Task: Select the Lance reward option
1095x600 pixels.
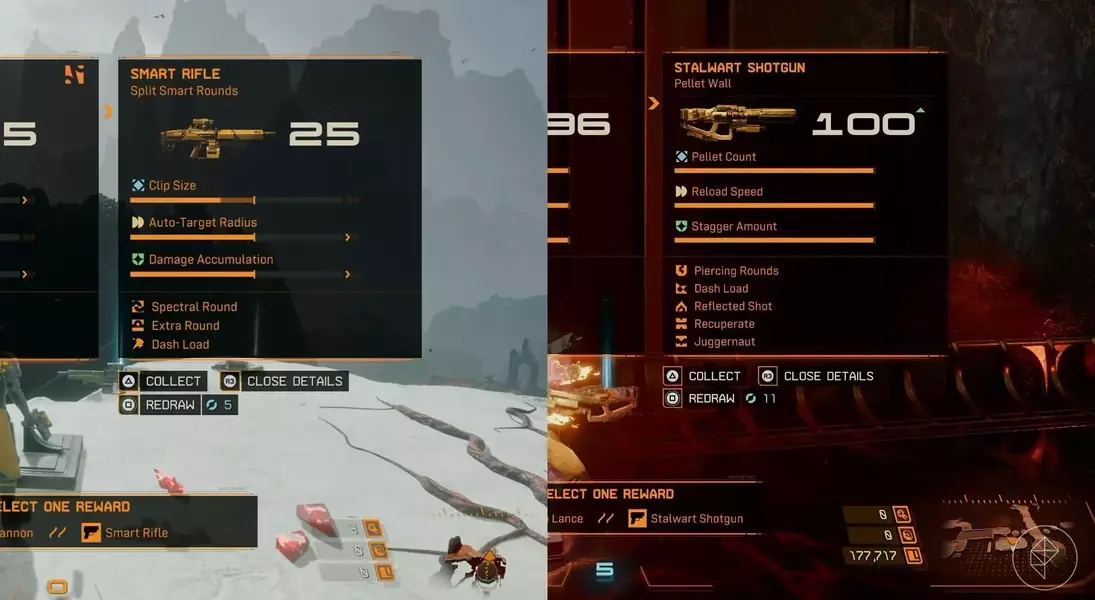Action: (x=567, y=518)
